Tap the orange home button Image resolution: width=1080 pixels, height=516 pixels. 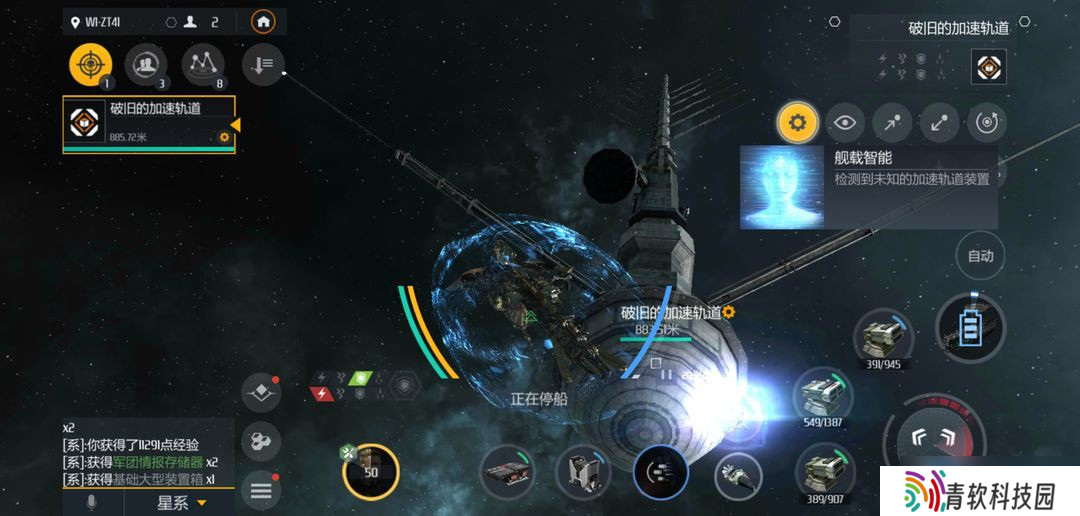click(263, 21)
